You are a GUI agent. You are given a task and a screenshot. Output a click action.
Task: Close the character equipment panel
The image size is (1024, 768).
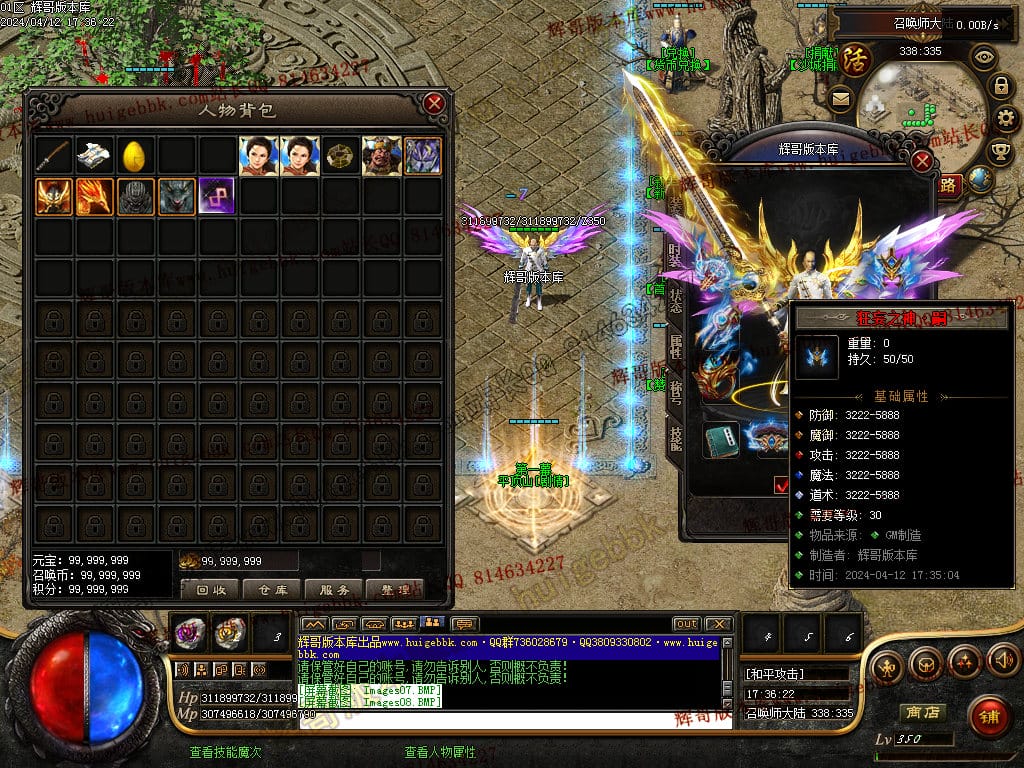click(x=922, y=162)
